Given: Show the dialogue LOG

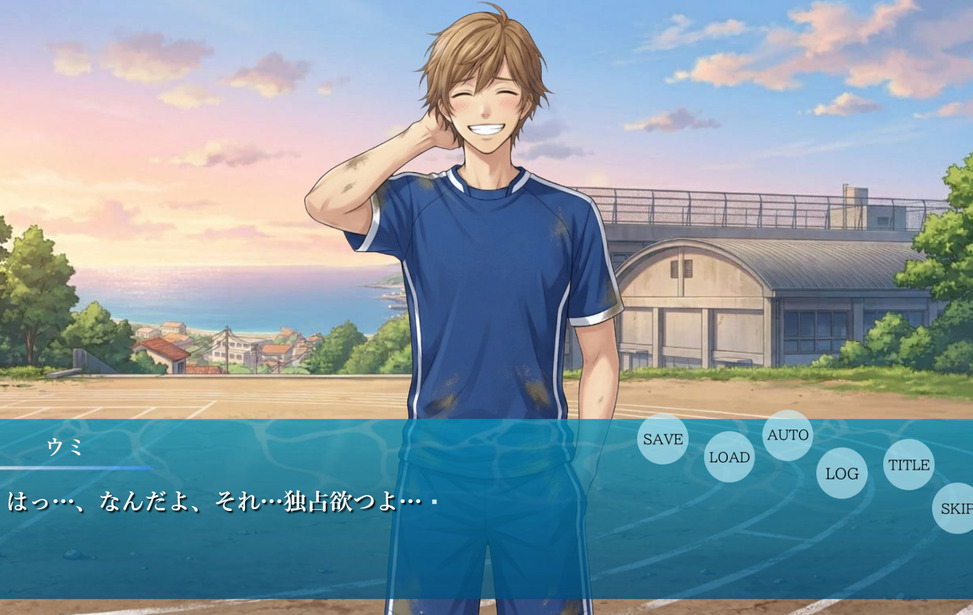Looking at the screenshot, I should [x=841, y=473].
